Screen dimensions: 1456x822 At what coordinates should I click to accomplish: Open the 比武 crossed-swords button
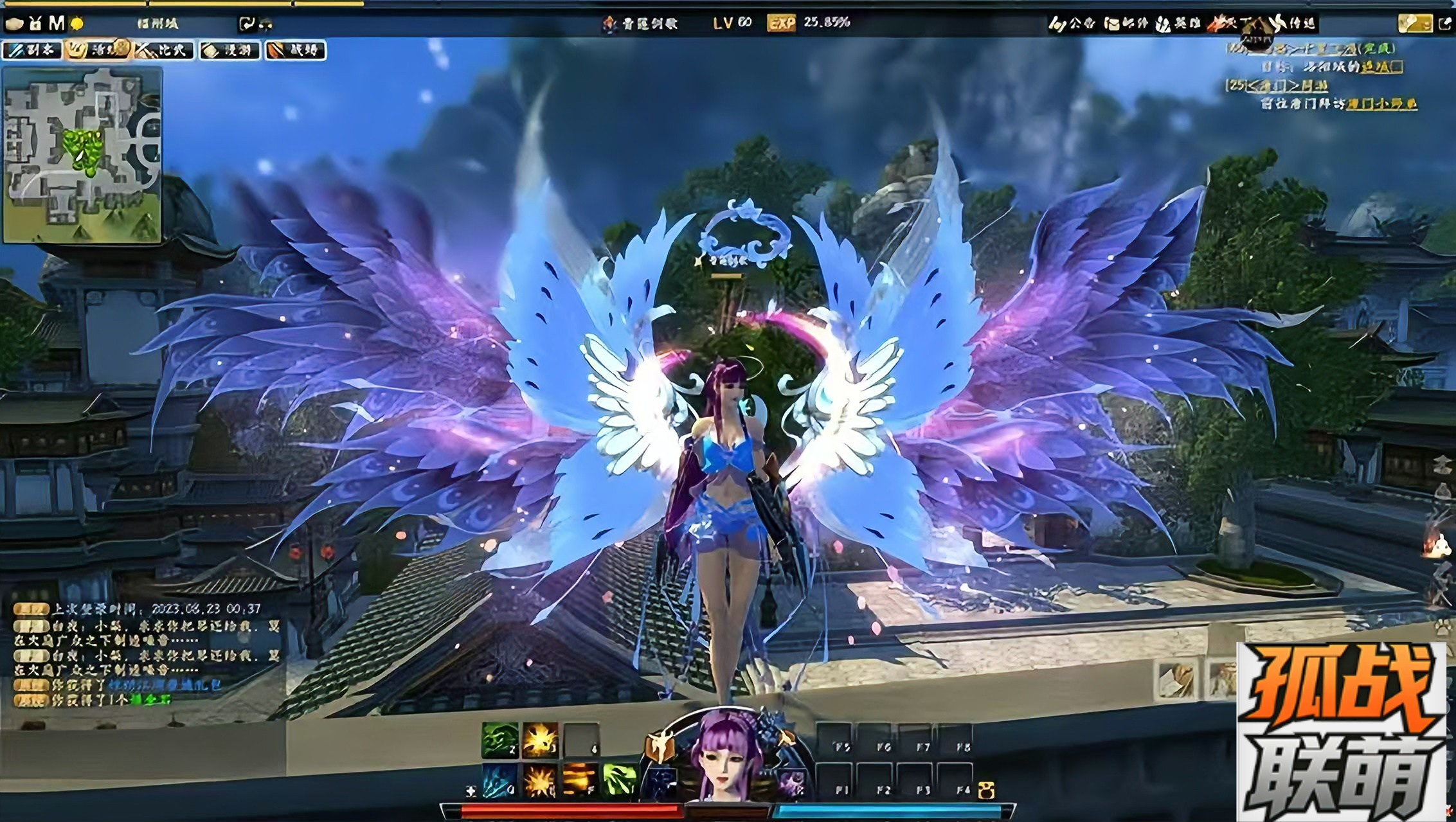pyautogui.click(x=165, y=50)
